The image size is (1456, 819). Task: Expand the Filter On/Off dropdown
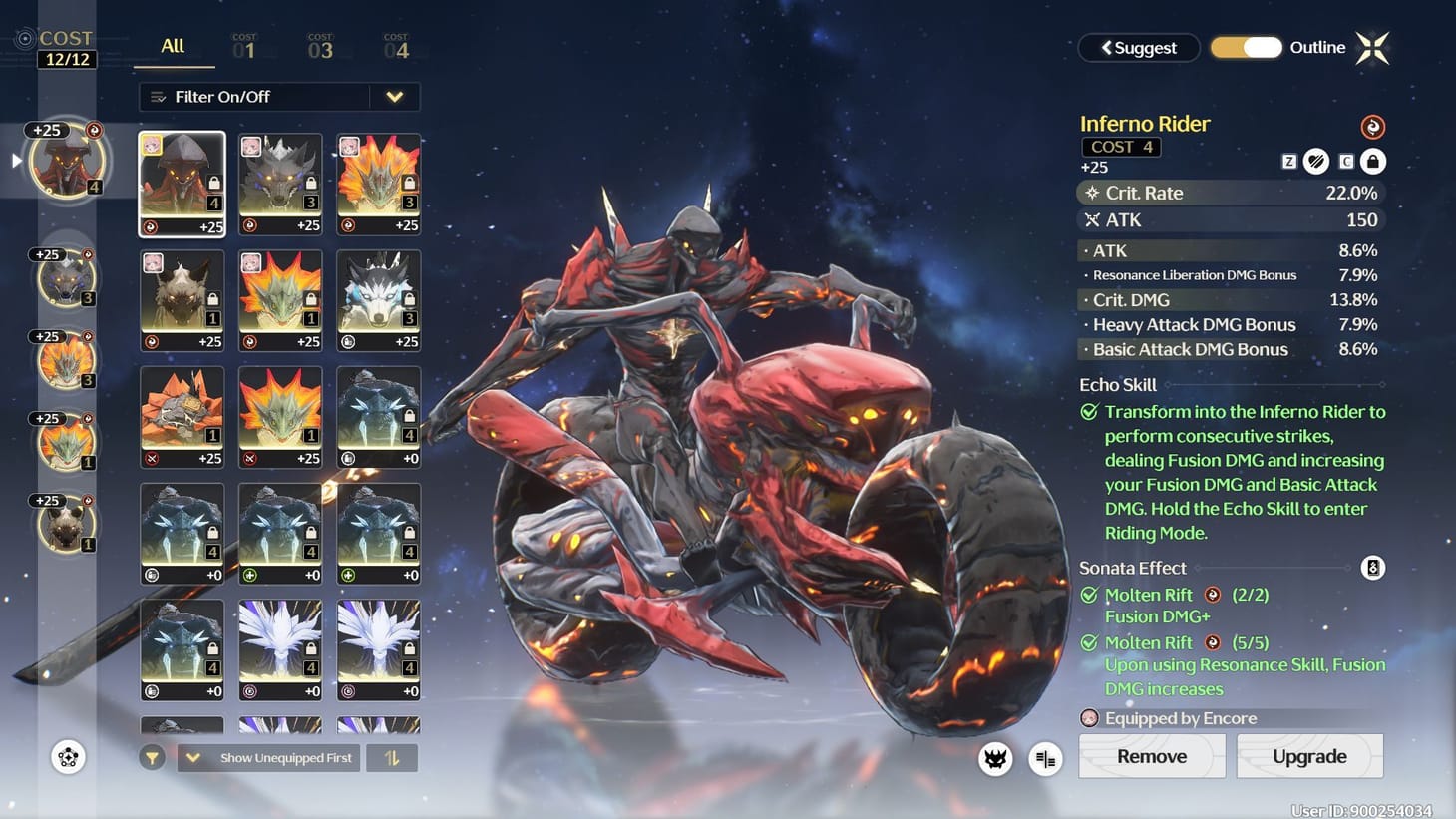pos(395,97)
